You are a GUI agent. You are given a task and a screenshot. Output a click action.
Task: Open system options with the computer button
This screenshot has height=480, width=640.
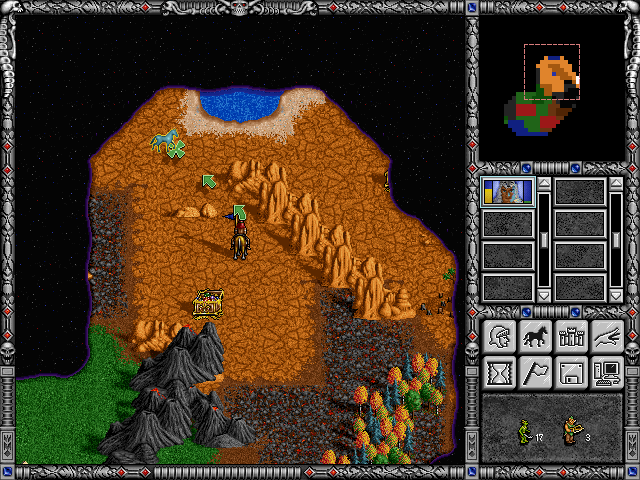(x=606, y=373)
